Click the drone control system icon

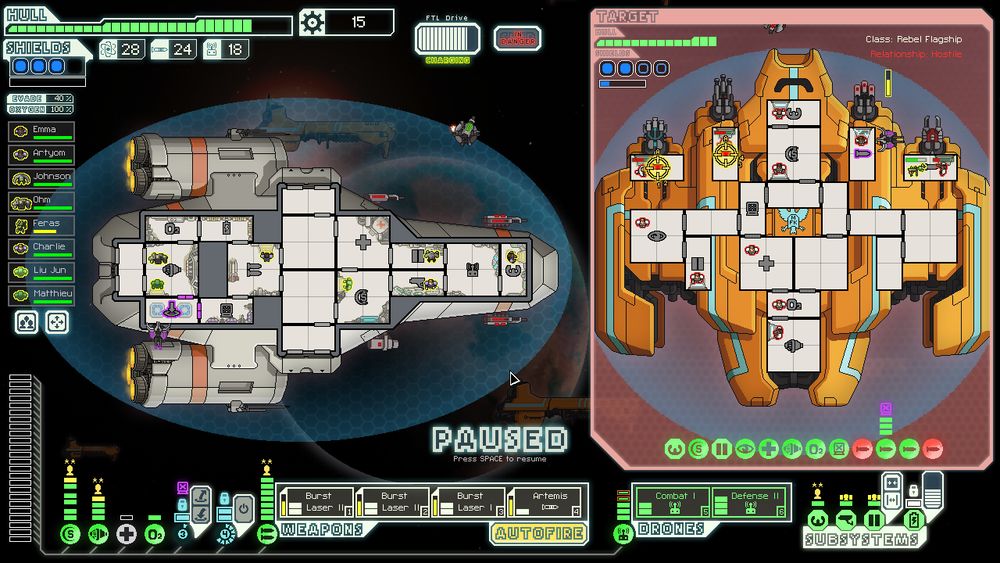point(623,534)
